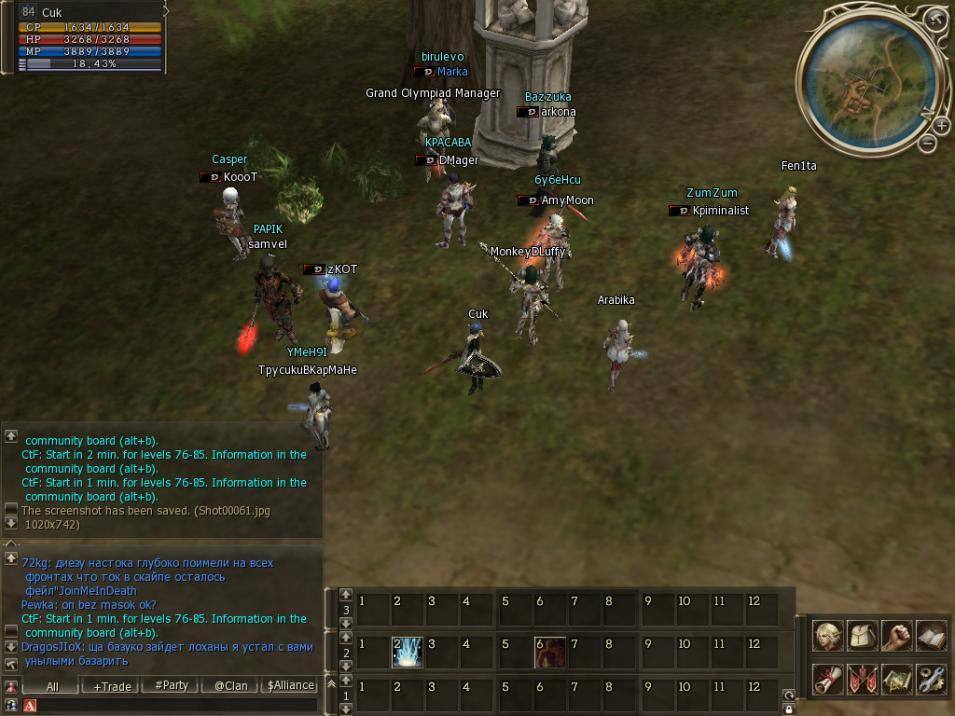Open the inventory bag icon

point(862,636)
